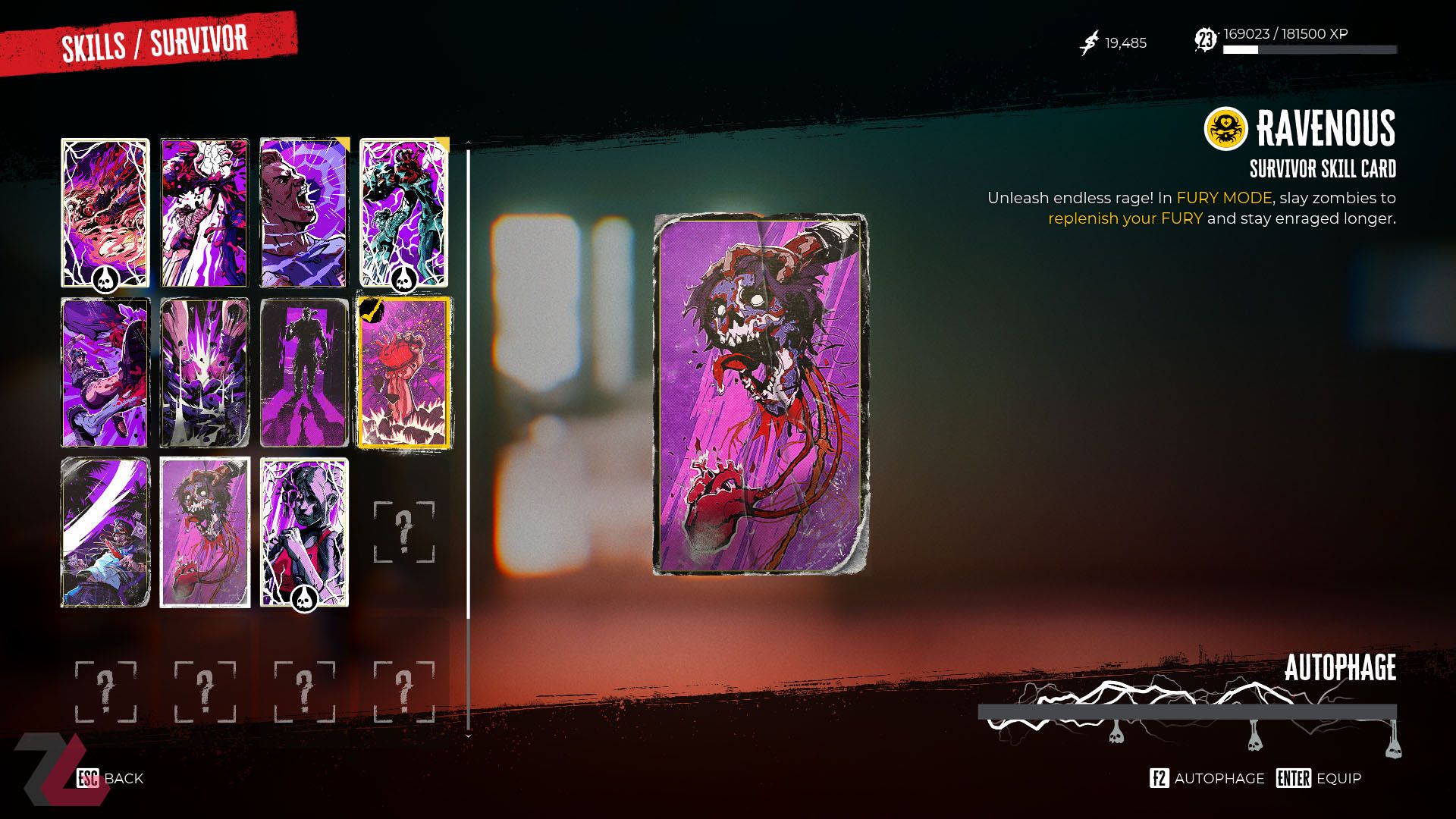This screenshot has width=1456, height=819.
Task: Choose the white slash fallen zombie card
Action: (x=105, y=532)
